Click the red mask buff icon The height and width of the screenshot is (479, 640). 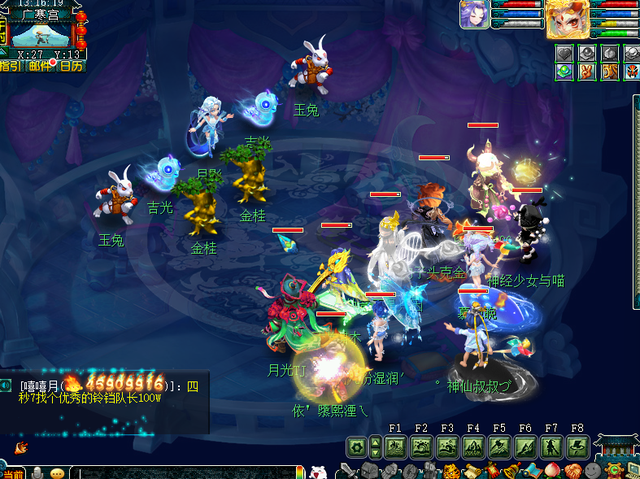point(631,71)
